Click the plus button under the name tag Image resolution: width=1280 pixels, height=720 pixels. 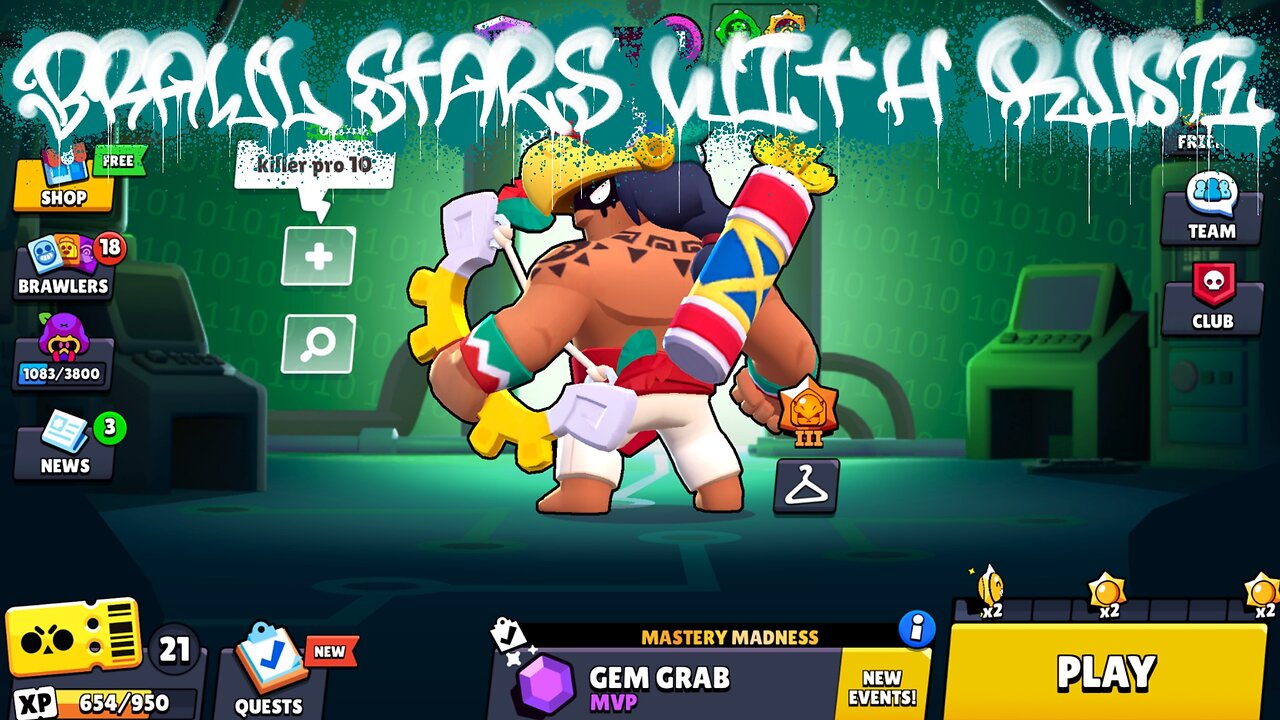316,258
